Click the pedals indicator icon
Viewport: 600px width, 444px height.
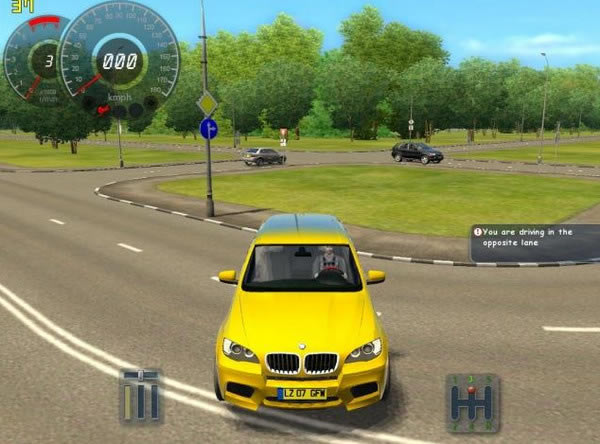coord(140,395)
